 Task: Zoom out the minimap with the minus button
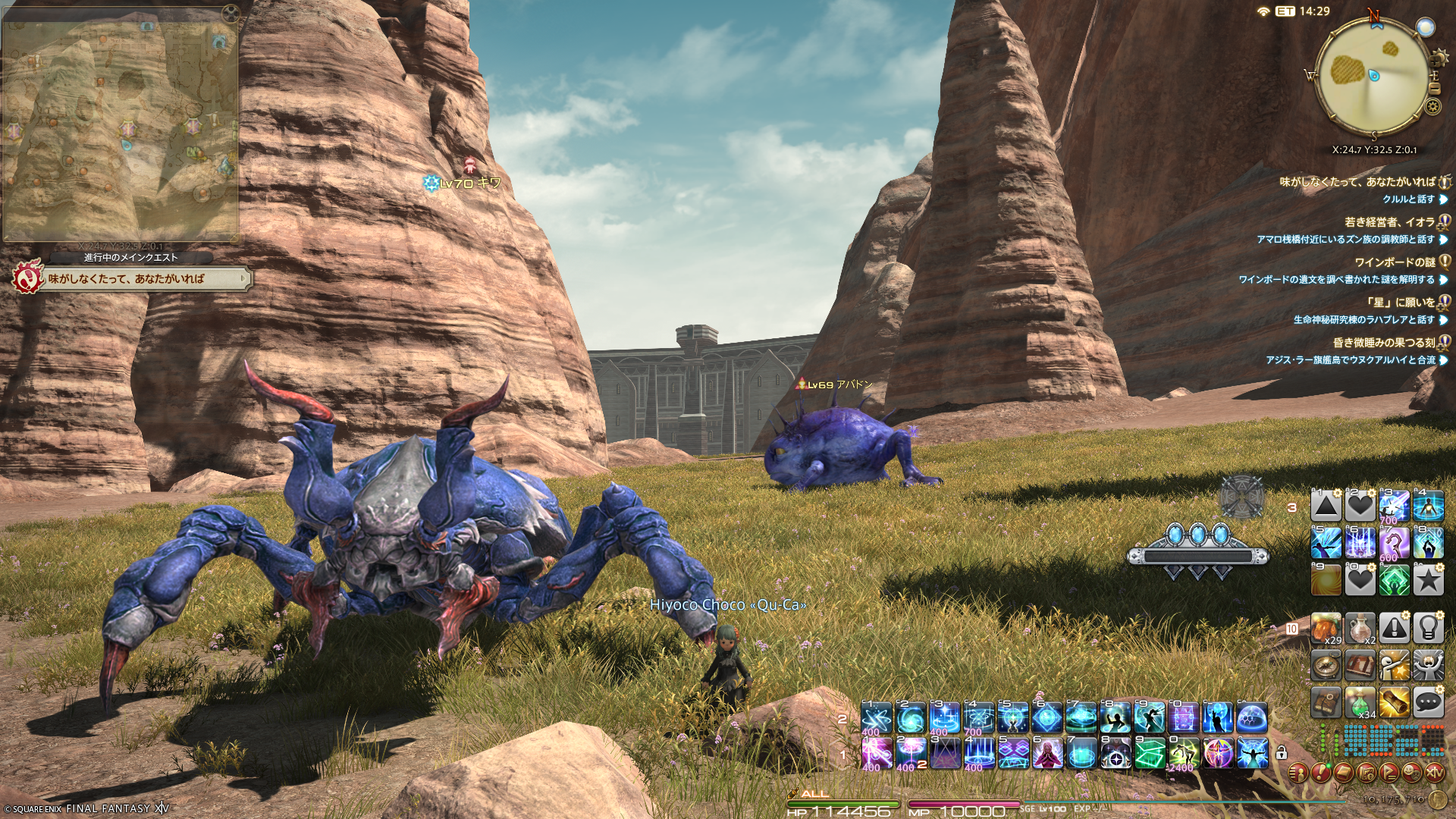[x=1434, y=89]
